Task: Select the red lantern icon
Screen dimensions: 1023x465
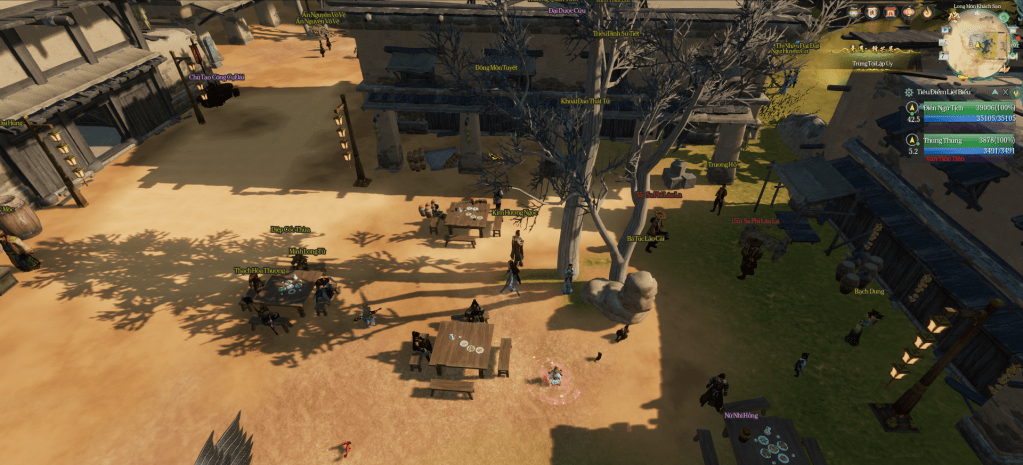Action: (x=909, y=12)
